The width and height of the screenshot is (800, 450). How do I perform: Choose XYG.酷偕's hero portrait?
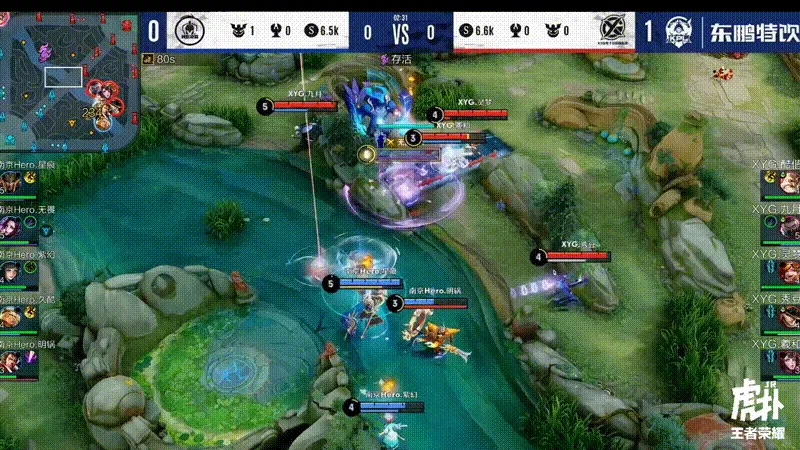point(788,180)
